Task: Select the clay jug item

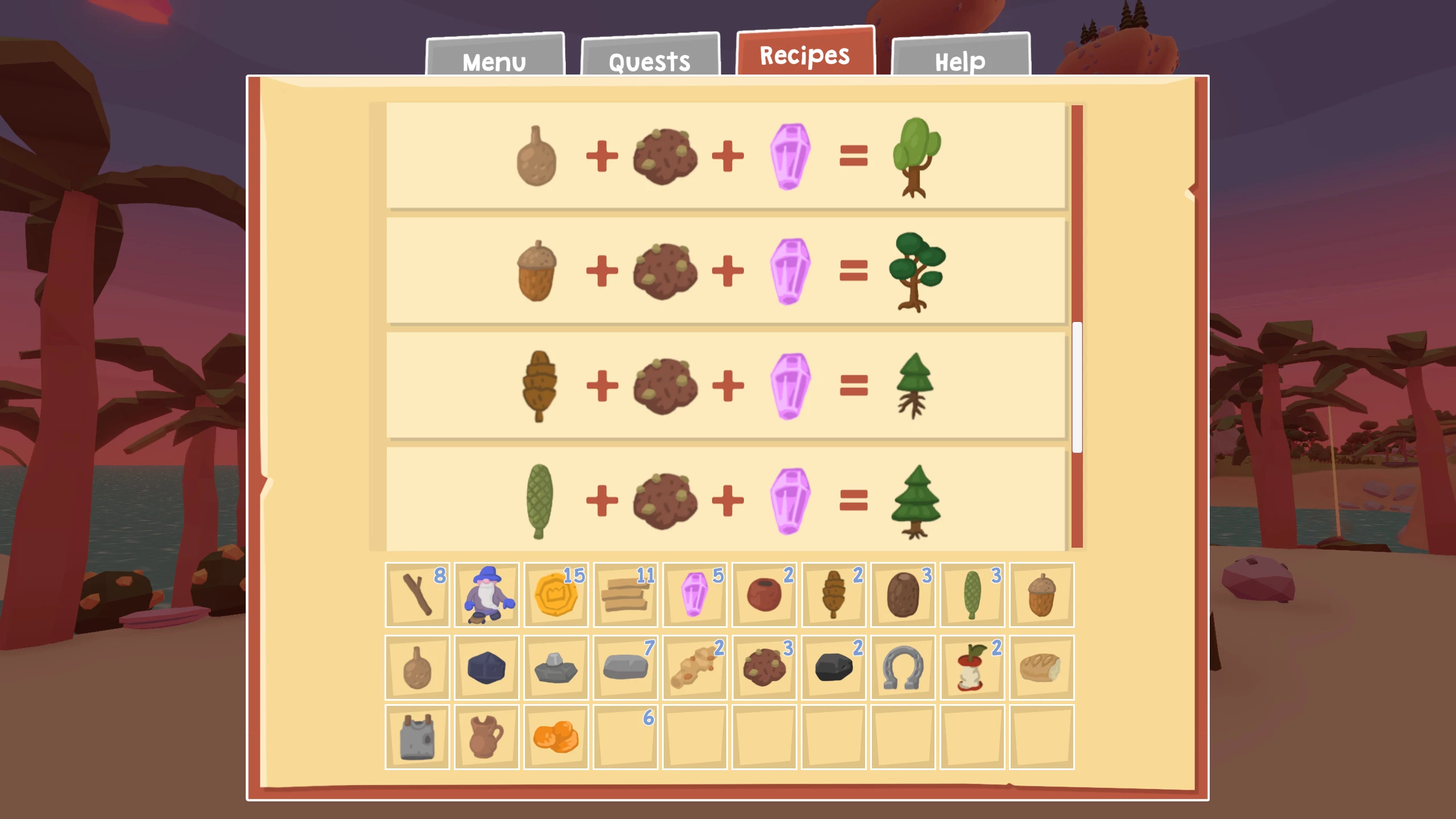Action: pos(487,737)
